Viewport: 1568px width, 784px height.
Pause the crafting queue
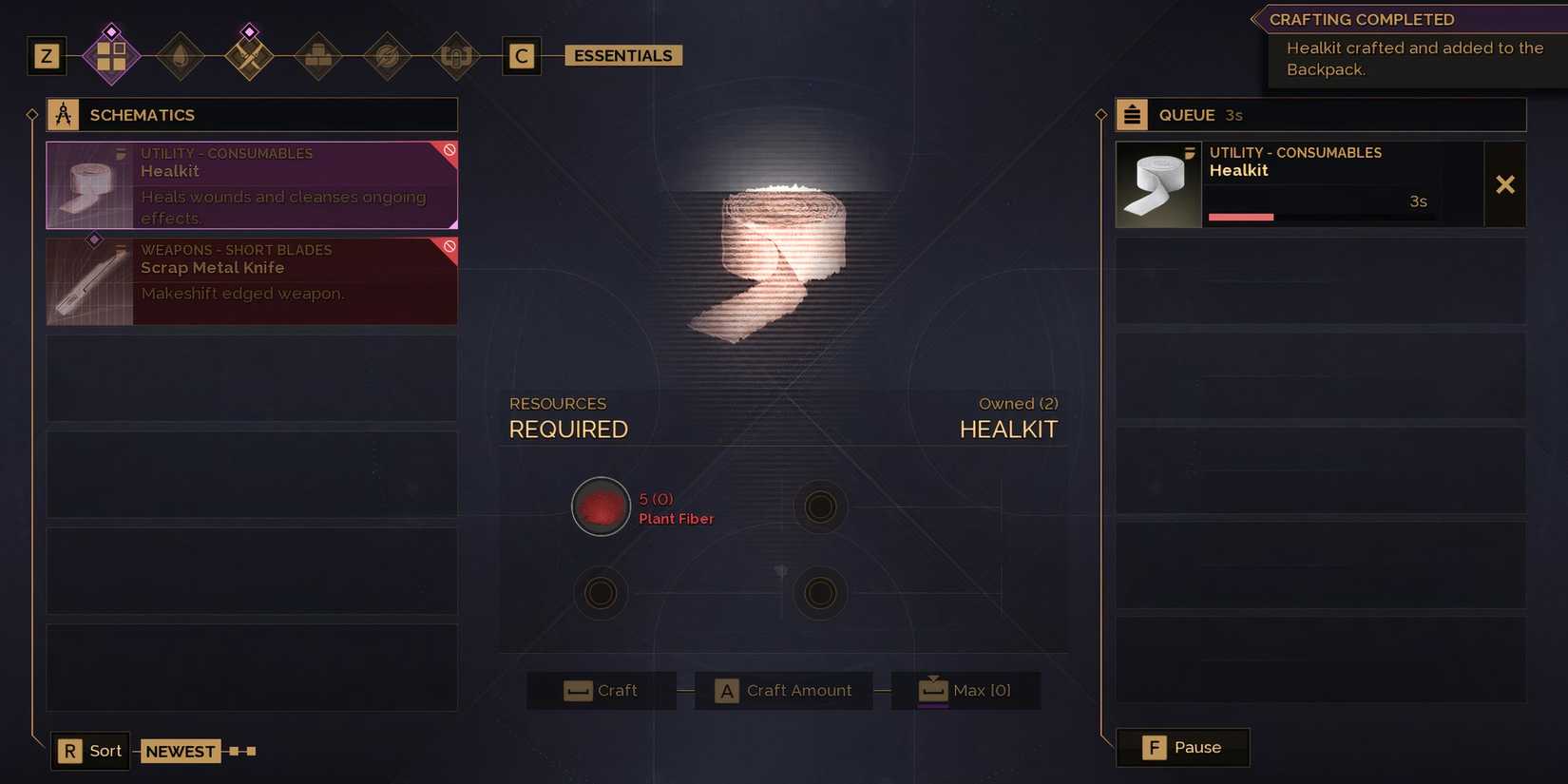tap(1182, 747)
